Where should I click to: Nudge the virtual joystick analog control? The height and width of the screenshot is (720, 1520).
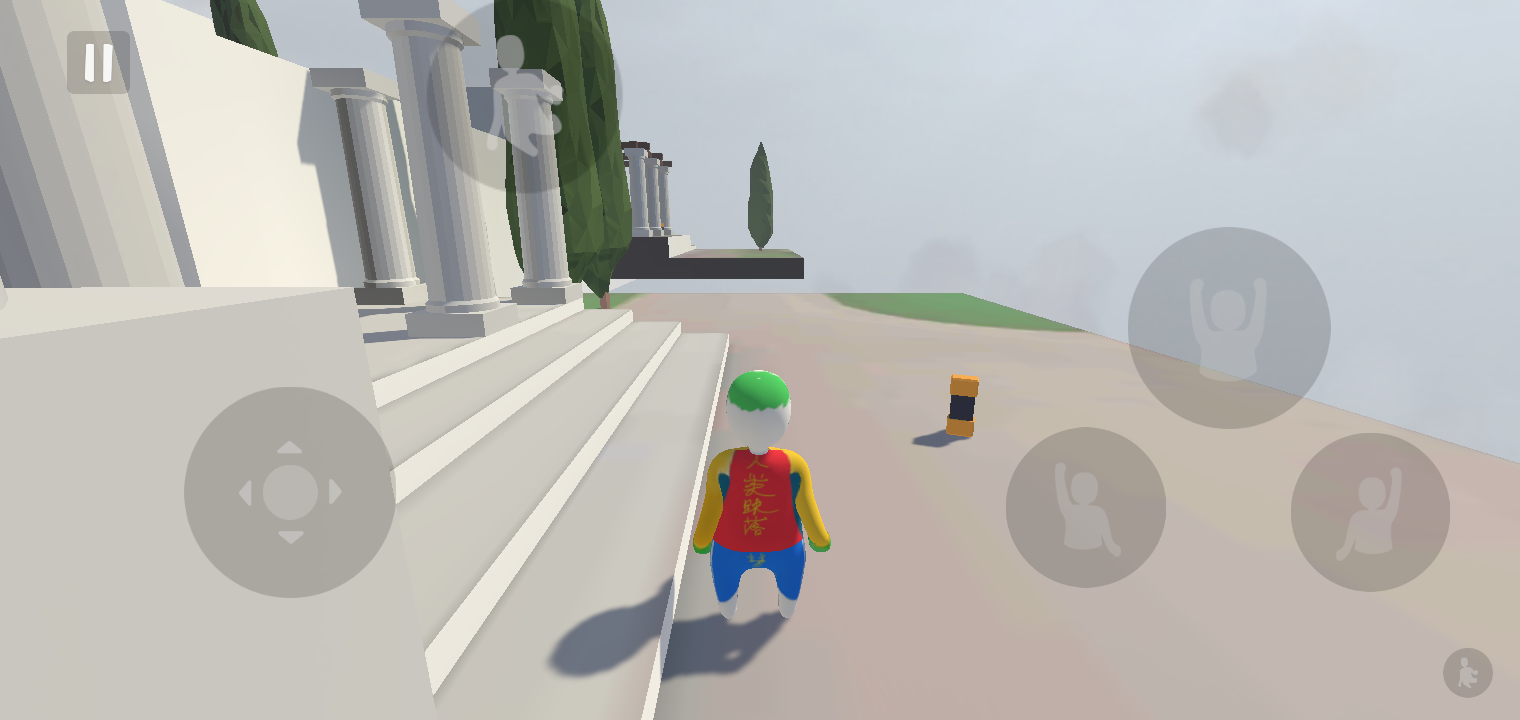[290, 490]
